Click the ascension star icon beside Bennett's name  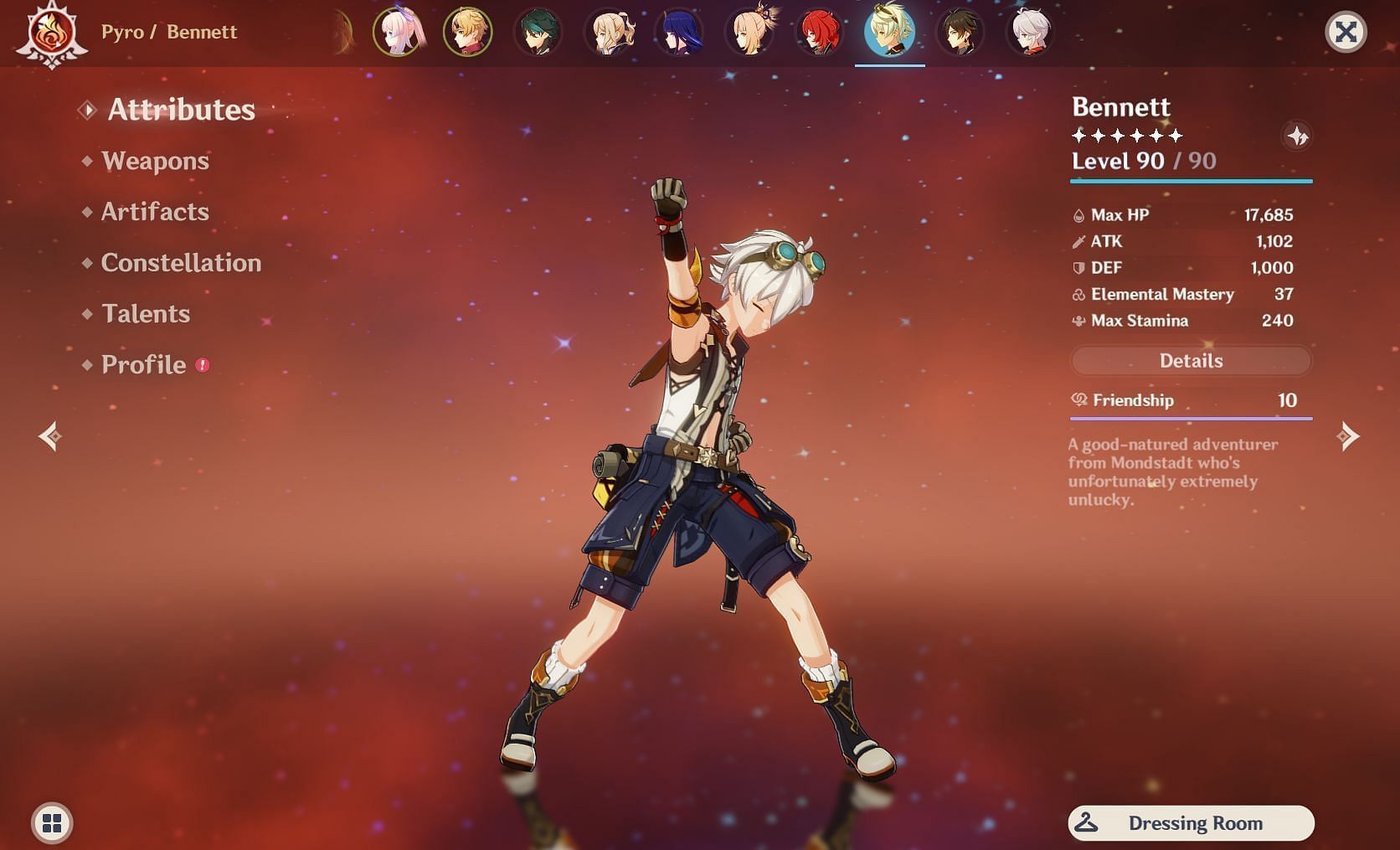pos(1297,136)
